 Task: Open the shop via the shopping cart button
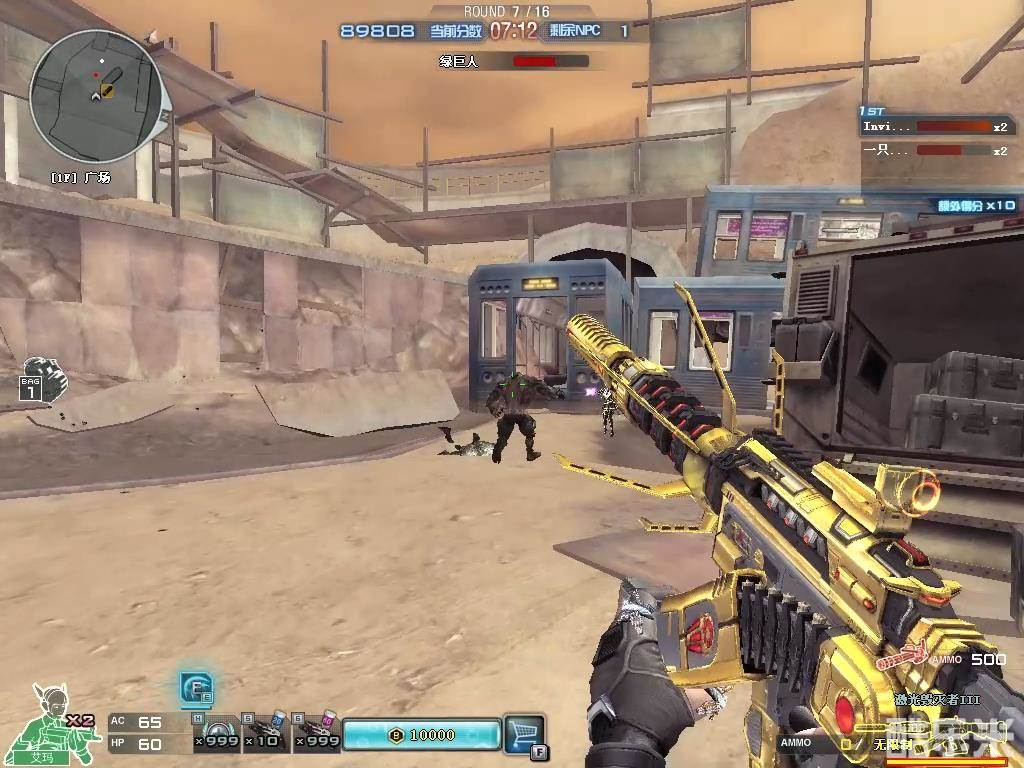pos(523,733)
